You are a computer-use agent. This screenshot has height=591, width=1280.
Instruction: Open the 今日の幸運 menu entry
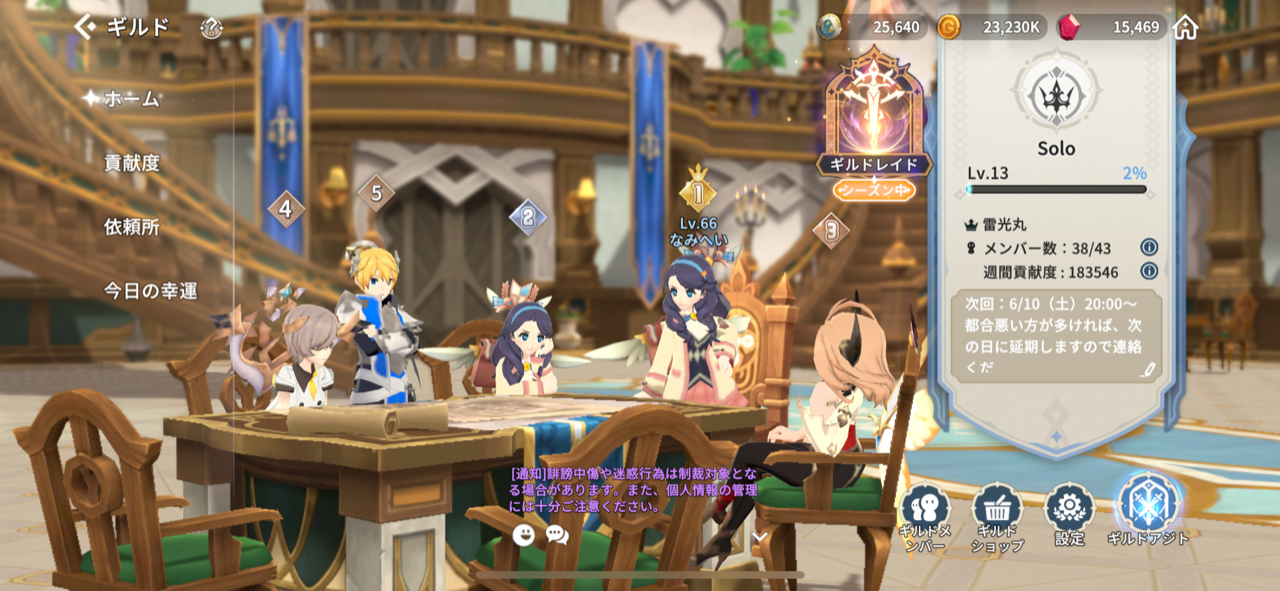[x=151, y=291]
